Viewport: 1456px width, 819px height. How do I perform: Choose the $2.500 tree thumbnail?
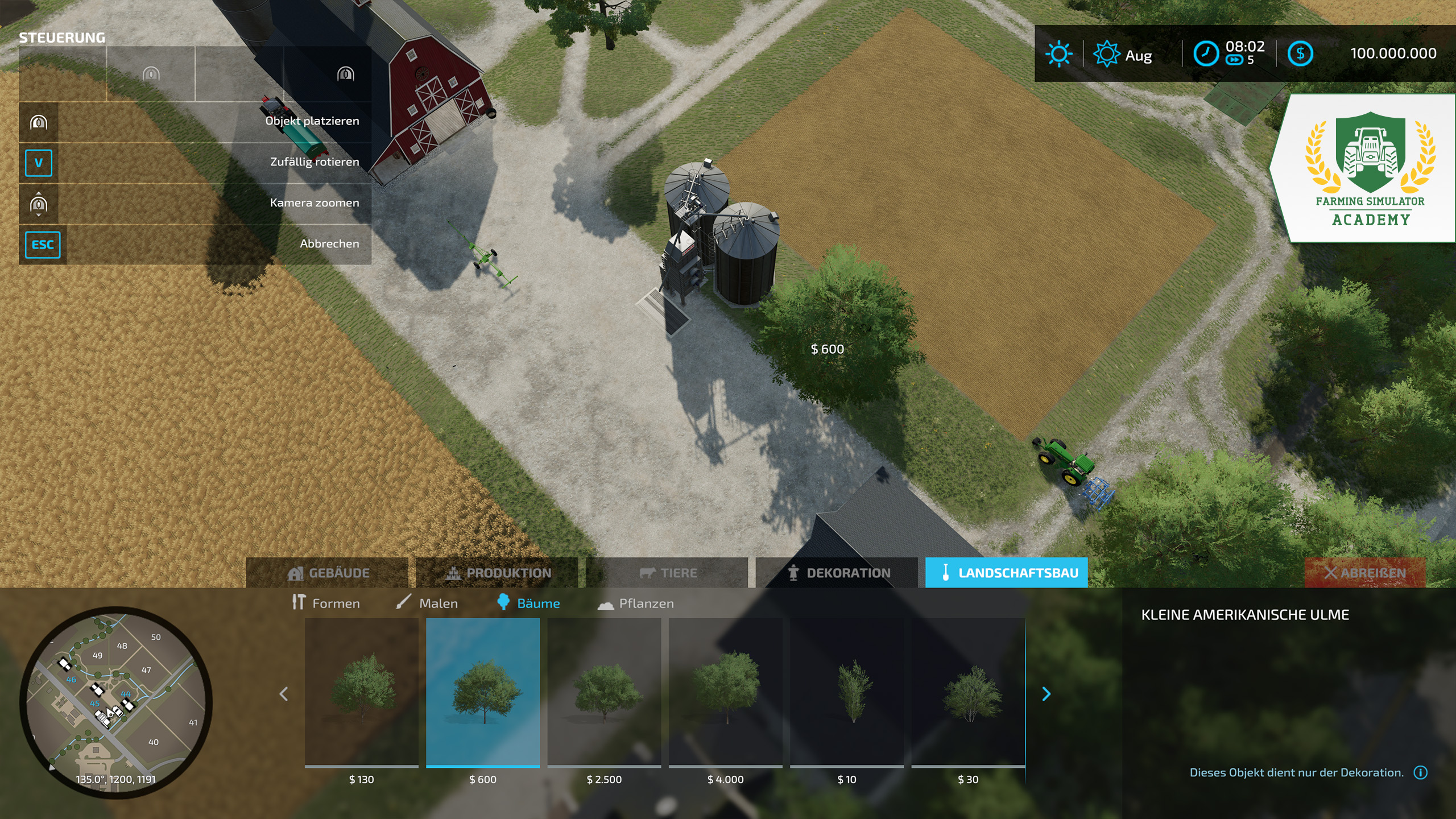tap(604, 692)
